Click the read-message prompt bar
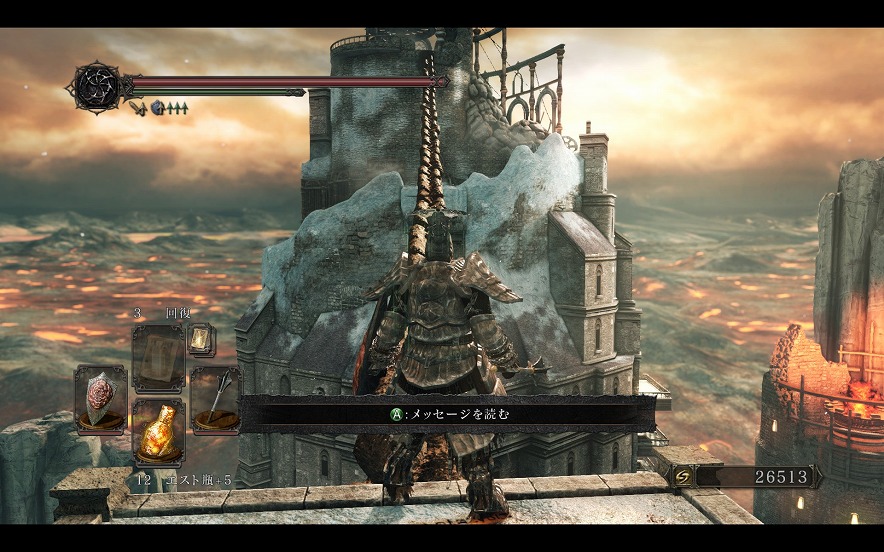The height and width of the screenshot is (552, 884). (448, 413)
